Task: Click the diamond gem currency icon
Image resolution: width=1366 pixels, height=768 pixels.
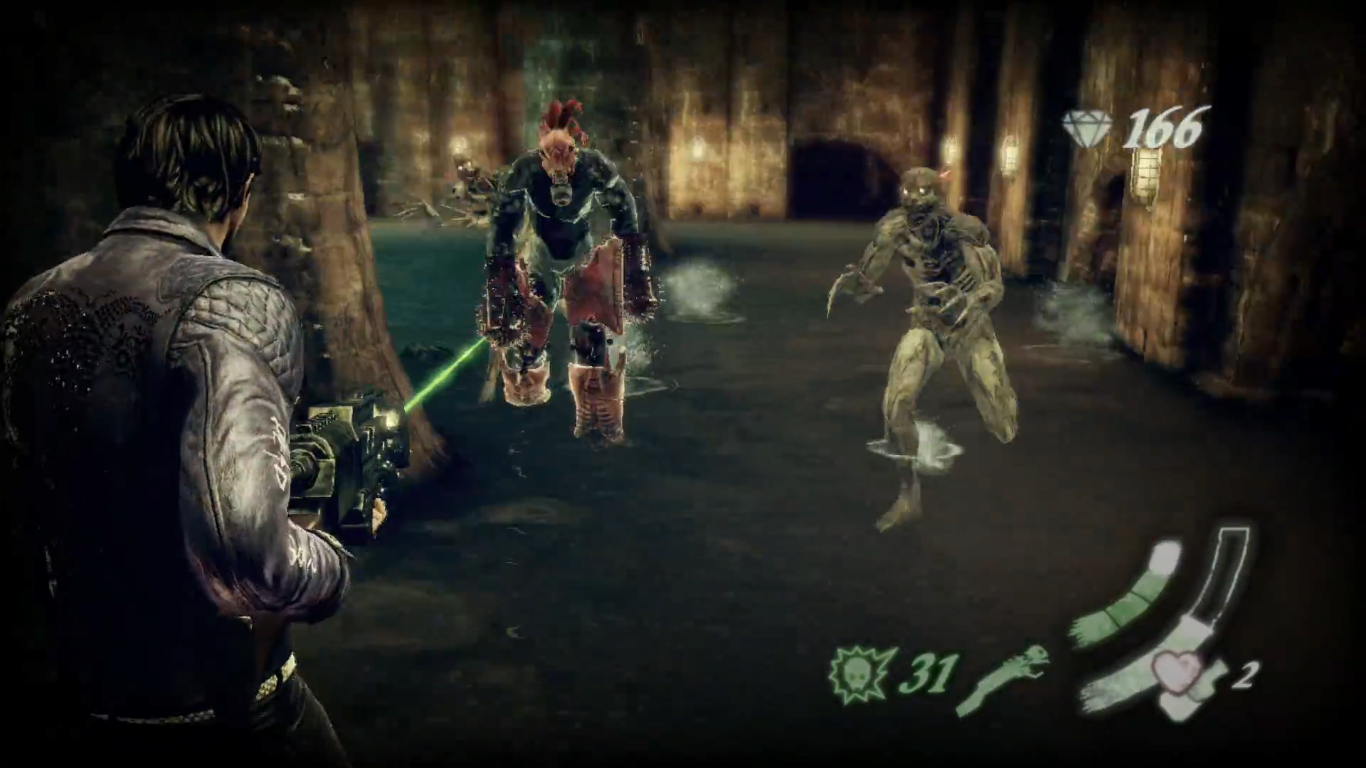Action: click(x=1090, y=128)
